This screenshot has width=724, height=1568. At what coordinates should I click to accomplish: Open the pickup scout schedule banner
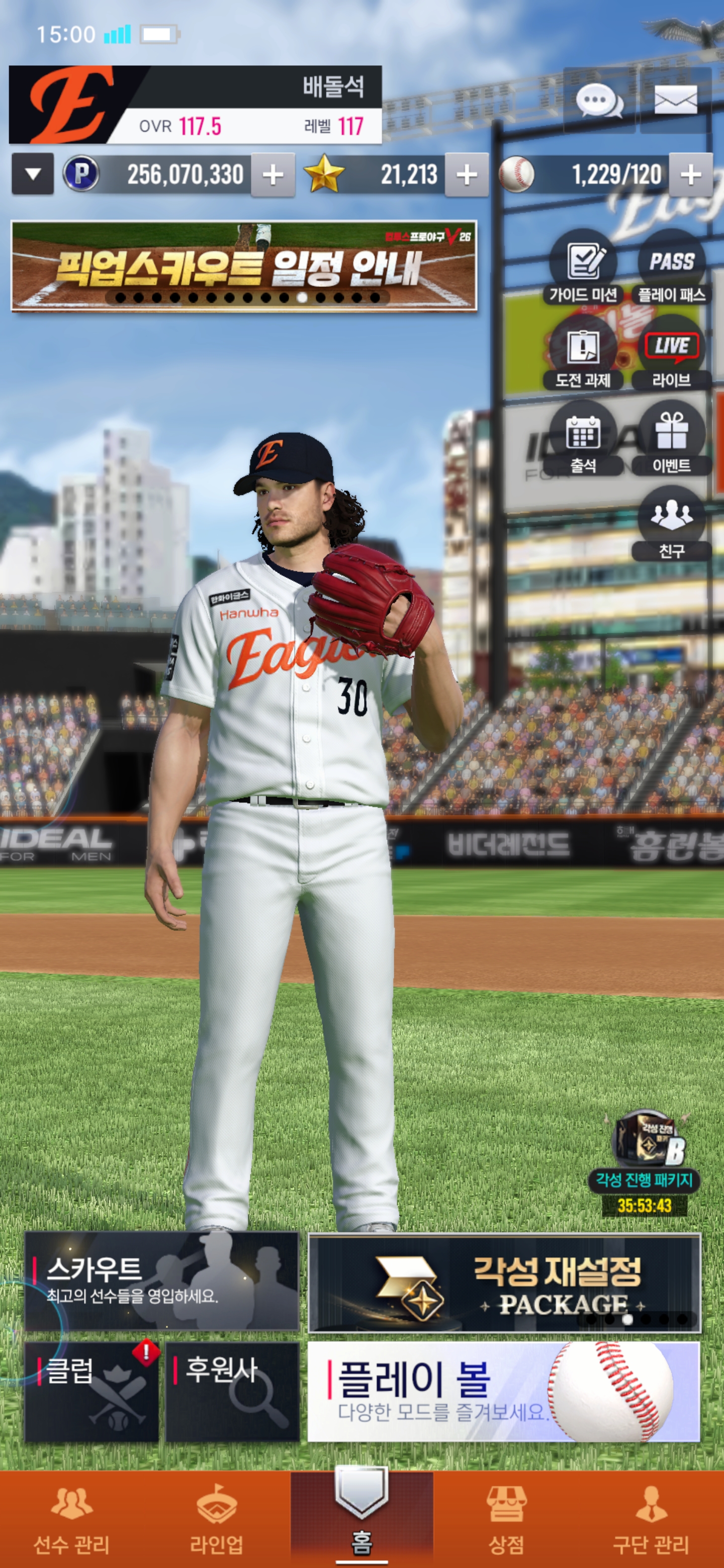pyautogui.click(x=243, y=266)
